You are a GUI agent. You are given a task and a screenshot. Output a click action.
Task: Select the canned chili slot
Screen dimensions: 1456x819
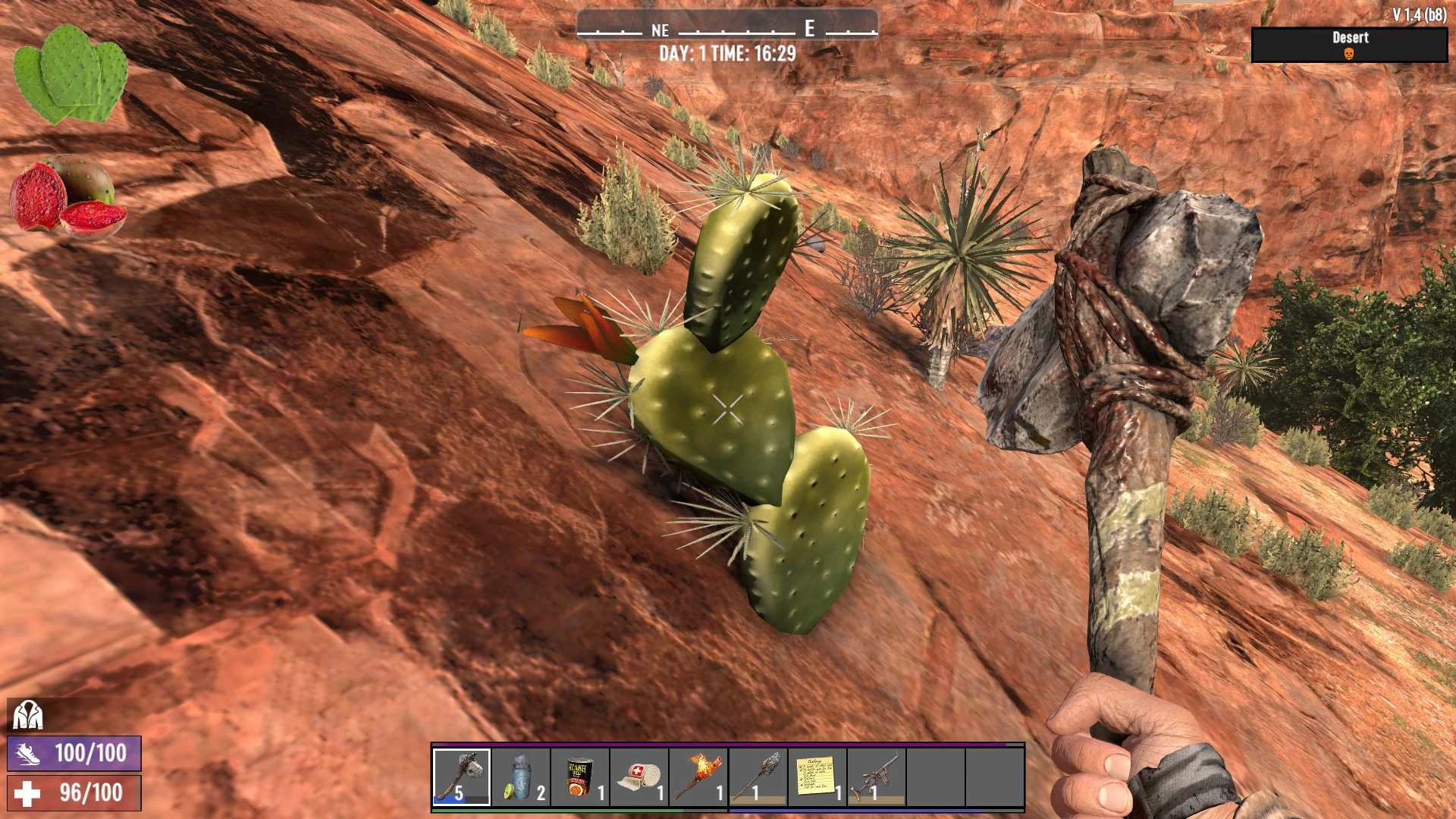click(x=580, y=777)
